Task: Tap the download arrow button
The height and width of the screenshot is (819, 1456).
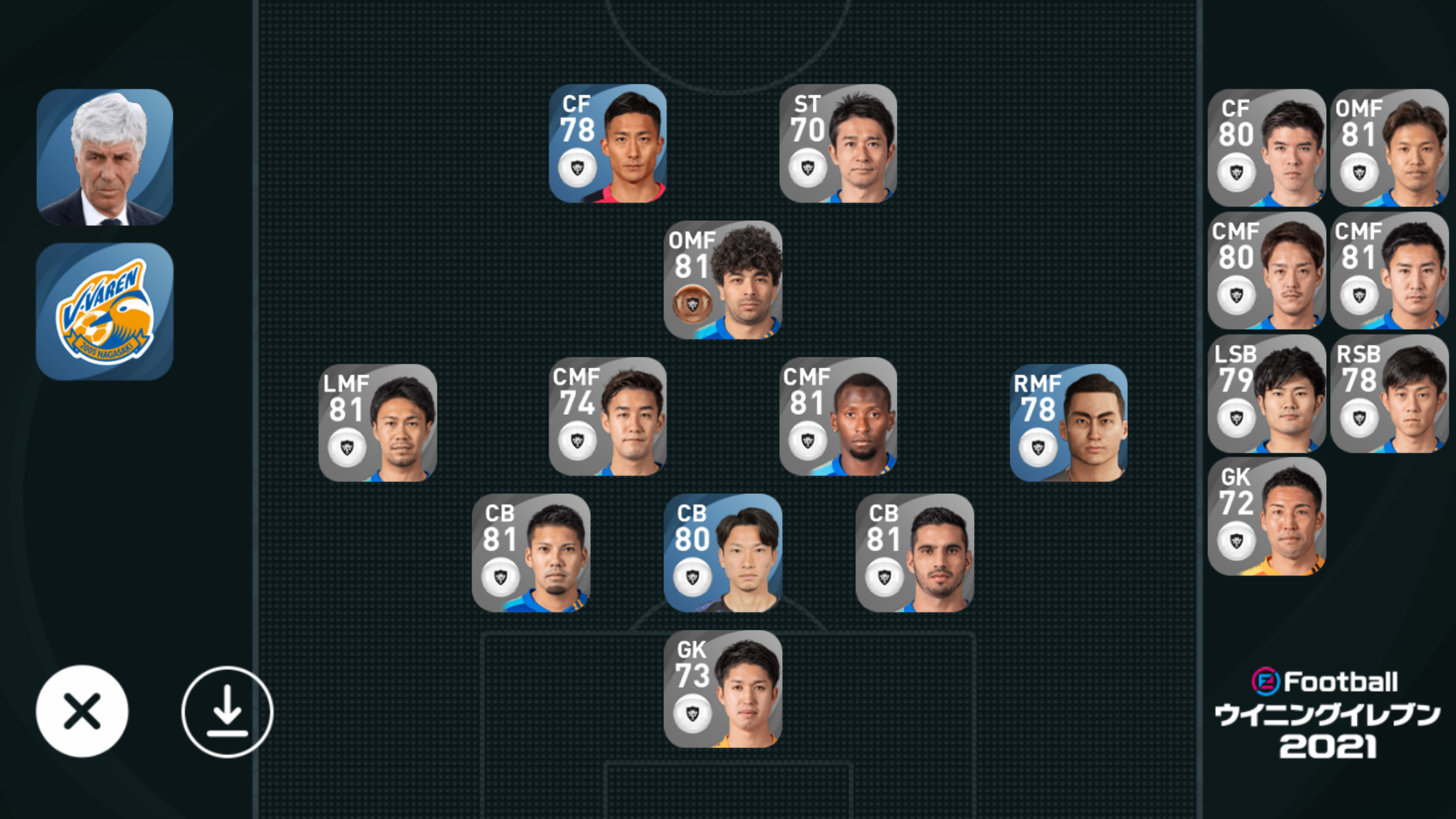Action: pyautogui.click(x=227, y=712)
